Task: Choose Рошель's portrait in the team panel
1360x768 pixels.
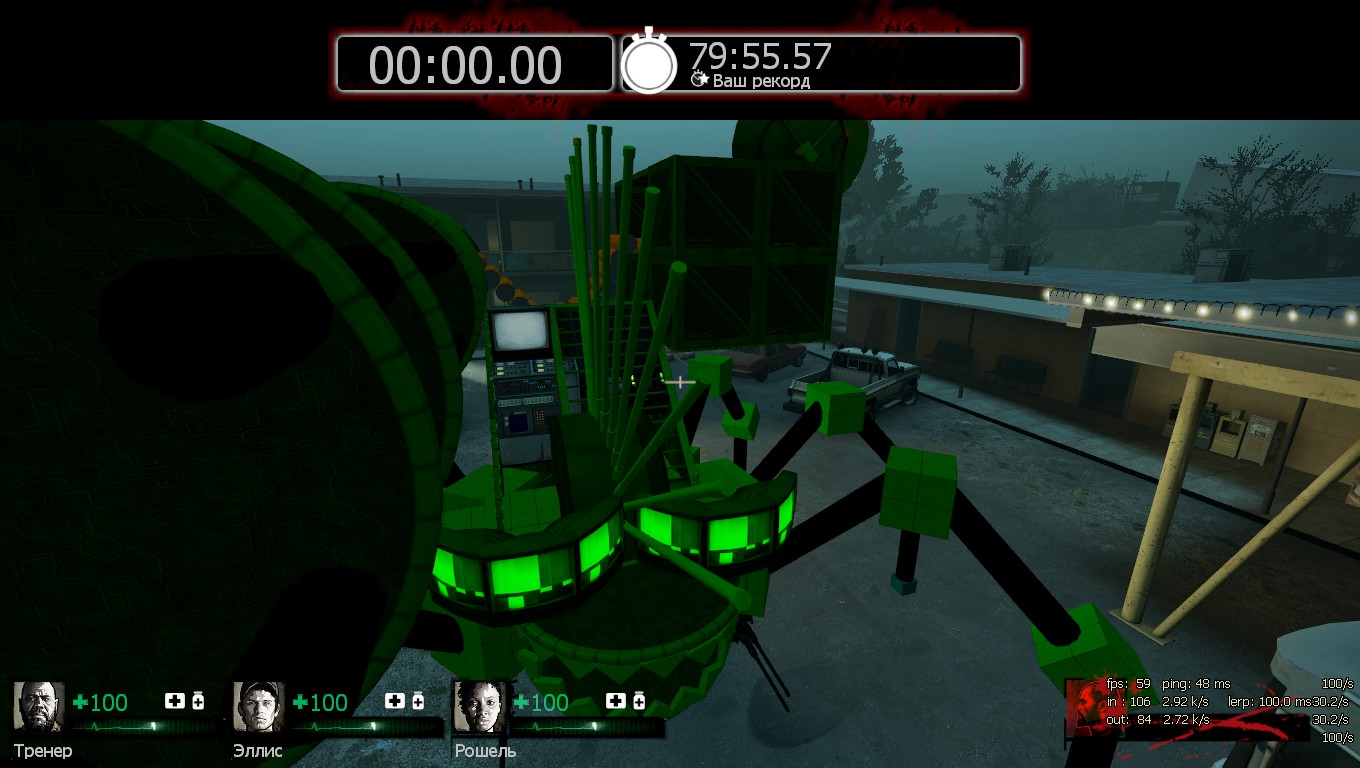Action: click(479, 707)
